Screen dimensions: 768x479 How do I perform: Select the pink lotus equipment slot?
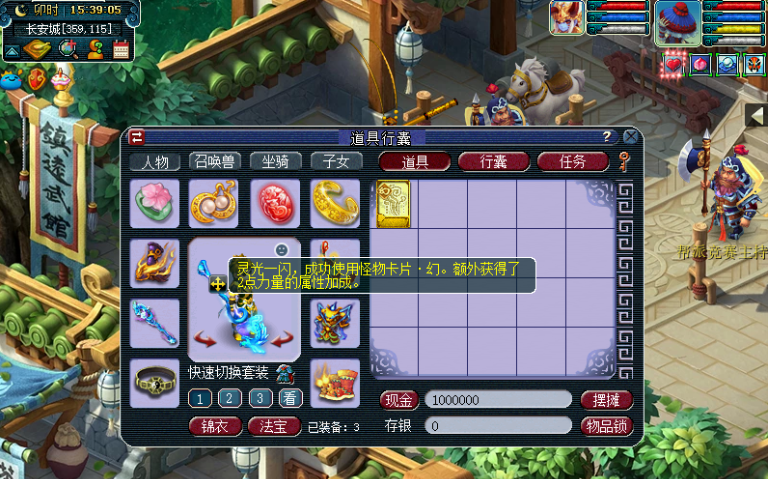pyautogui.click(x=155, y=204)
